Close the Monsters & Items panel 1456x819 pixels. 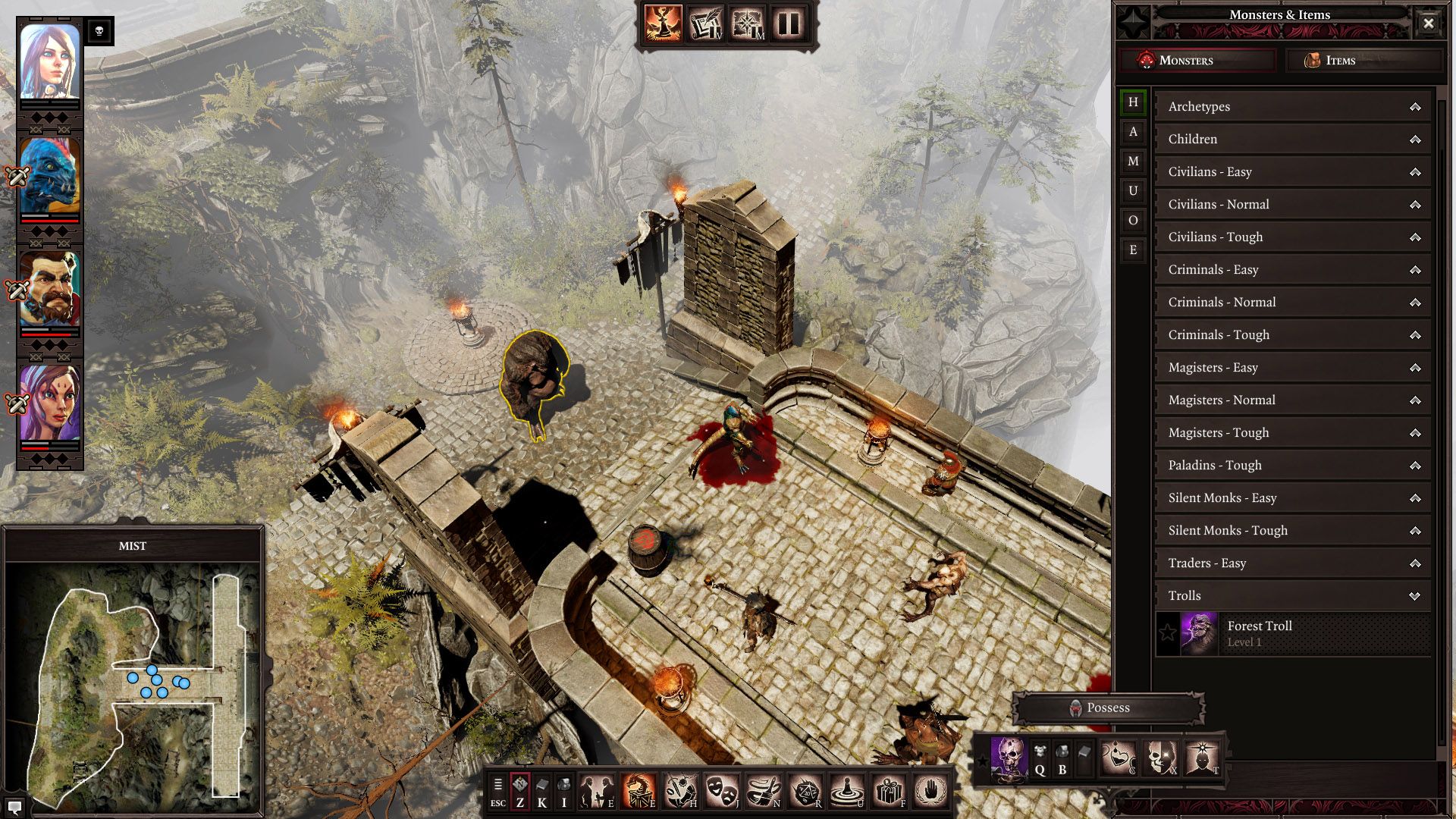click(1428, 24)
